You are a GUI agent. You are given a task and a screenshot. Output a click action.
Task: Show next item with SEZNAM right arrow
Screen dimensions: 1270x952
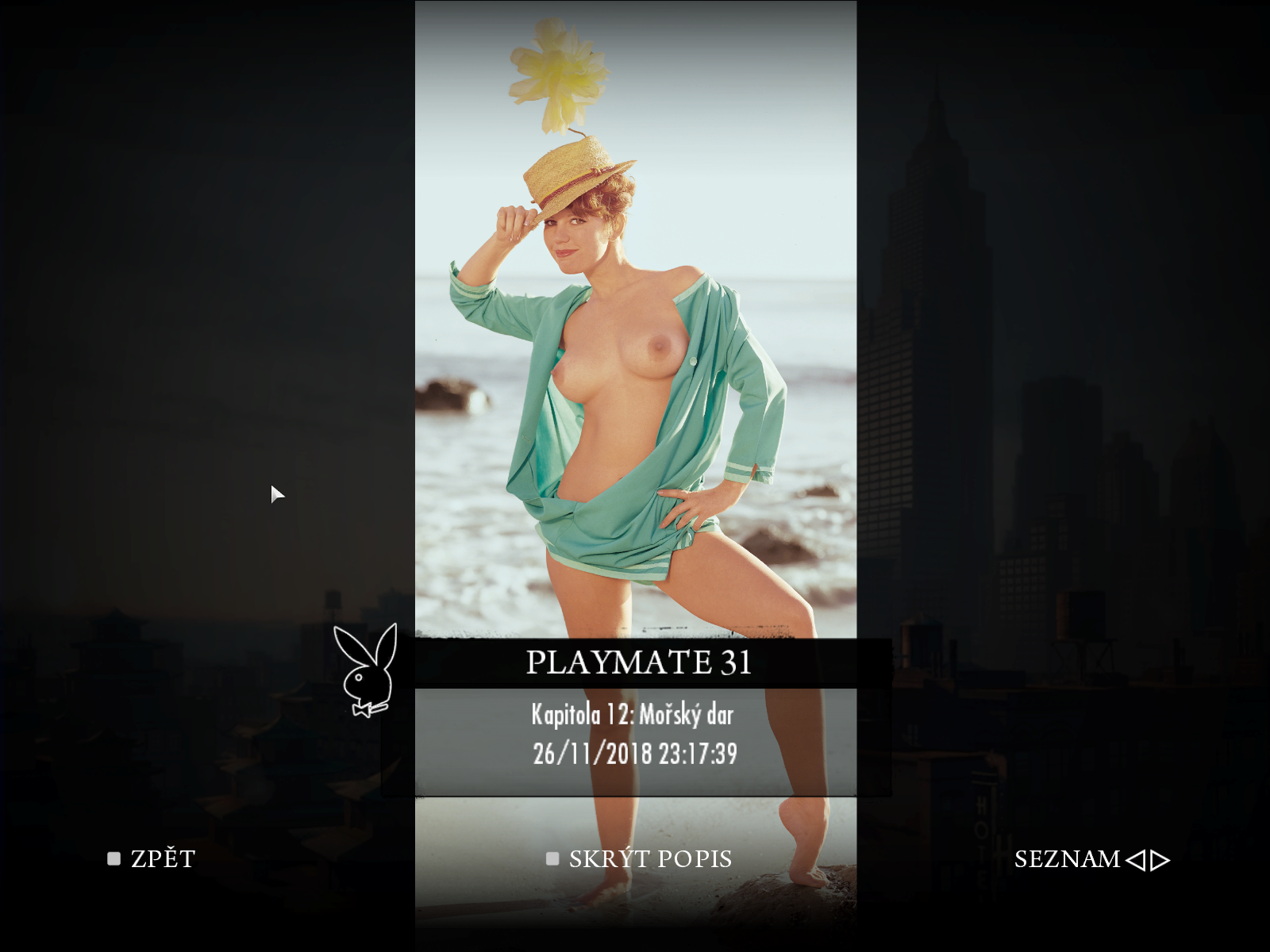point(1160,860)
